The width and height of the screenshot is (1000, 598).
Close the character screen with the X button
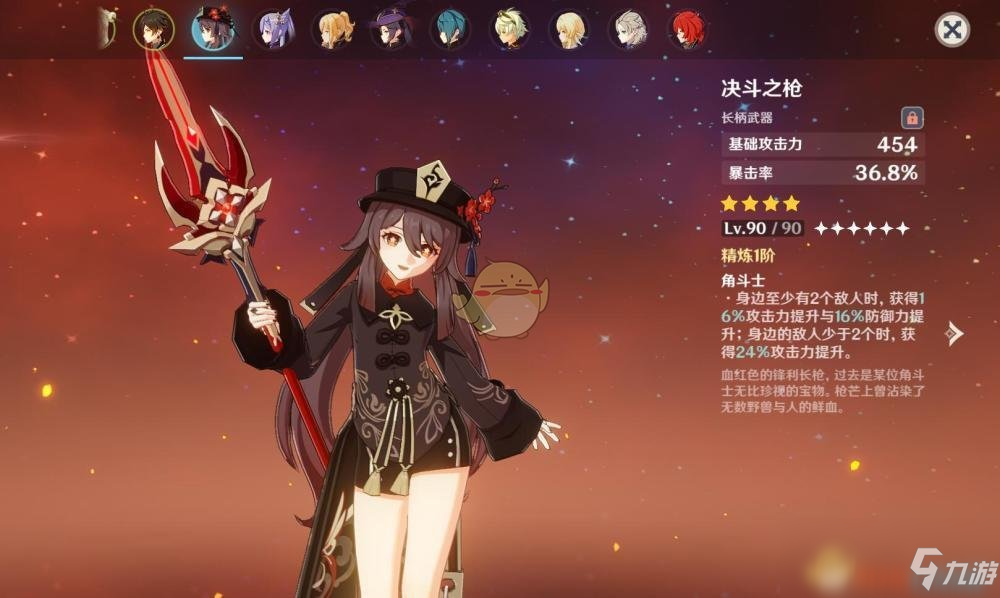952,30
